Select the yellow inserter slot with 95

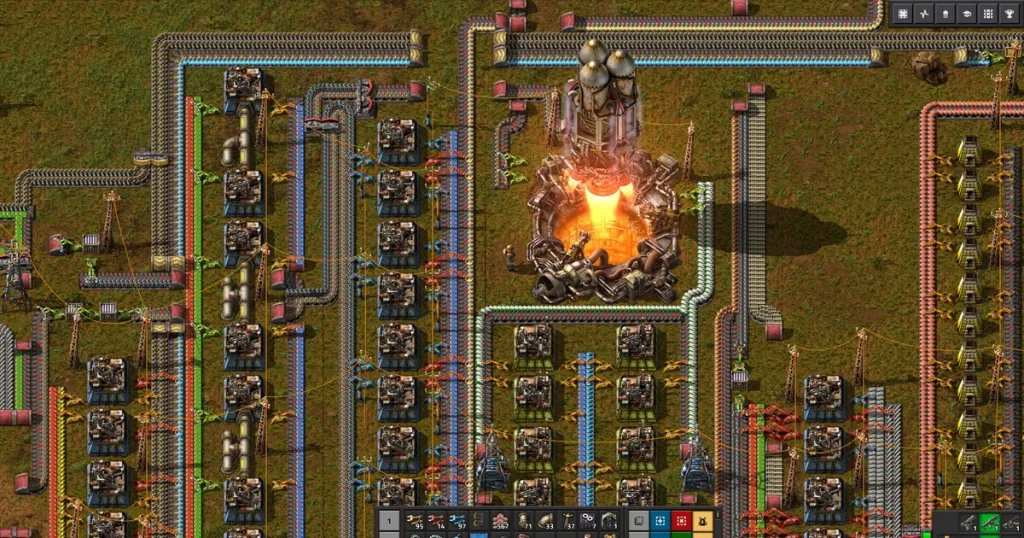click(416, 520)
